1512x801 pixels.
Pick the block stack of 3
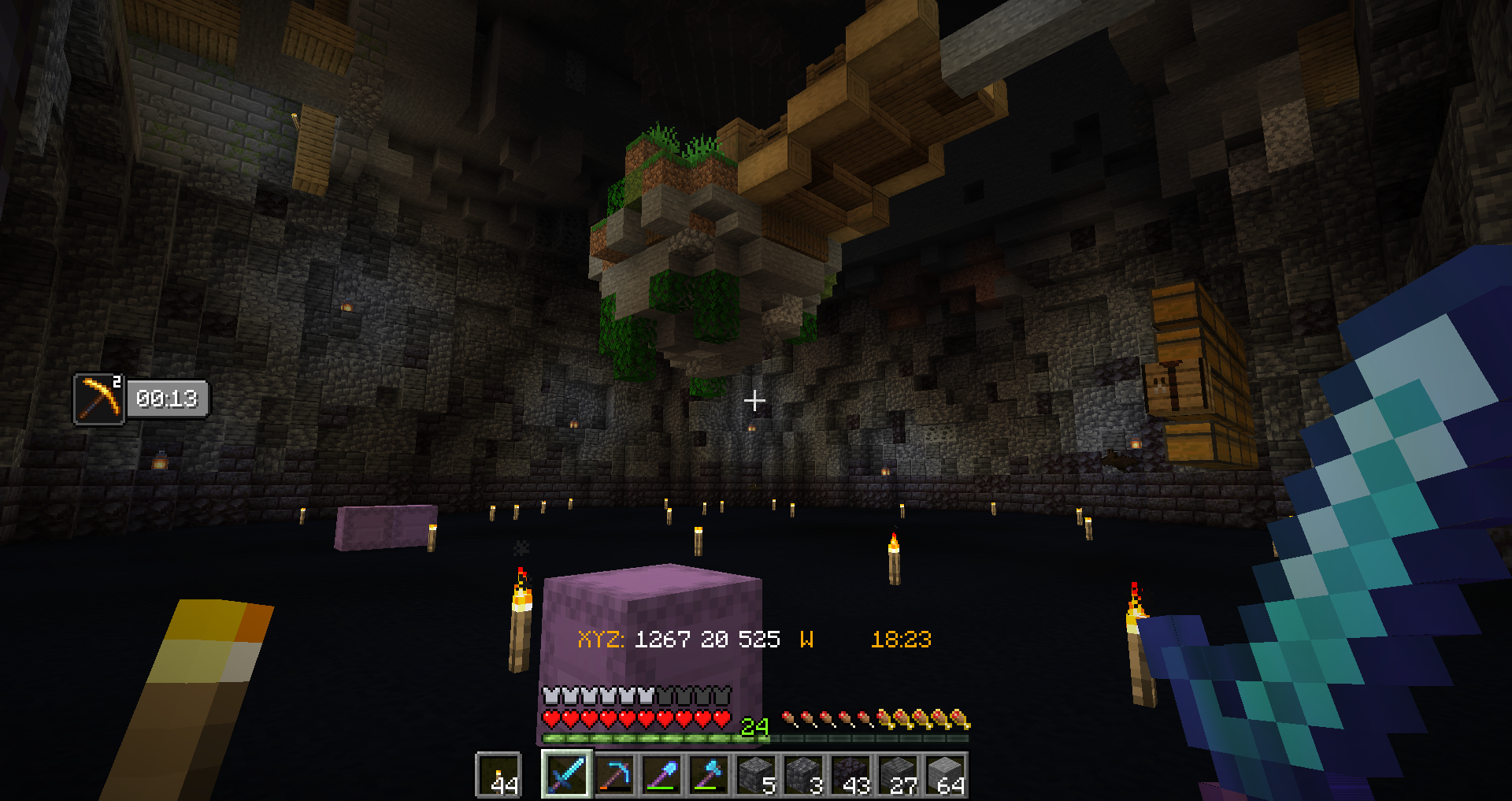point(804,775)
